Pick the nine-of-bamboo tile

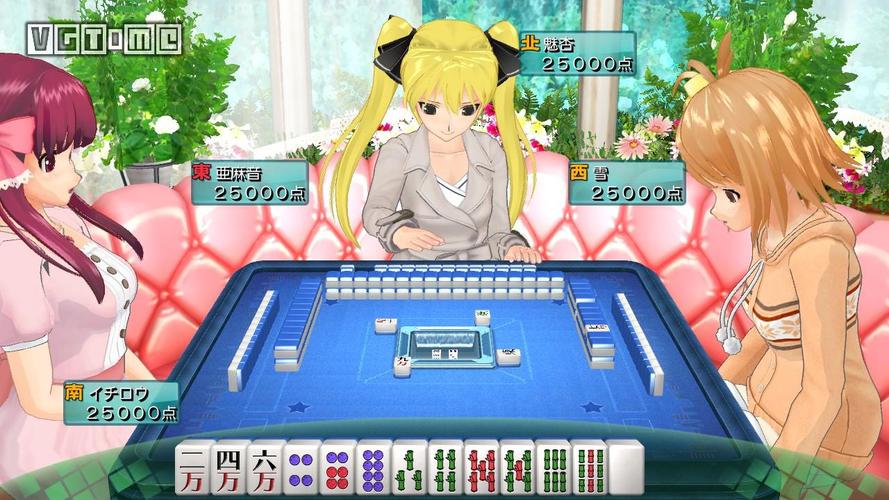click(x=589, y=469)
